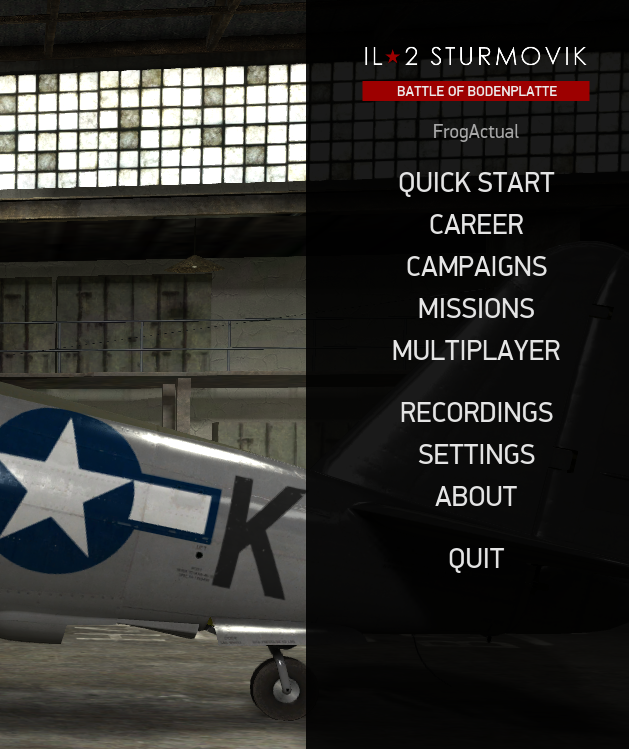View flight Recordings
The height and width of the screenshot is (749, 629).
476,412
